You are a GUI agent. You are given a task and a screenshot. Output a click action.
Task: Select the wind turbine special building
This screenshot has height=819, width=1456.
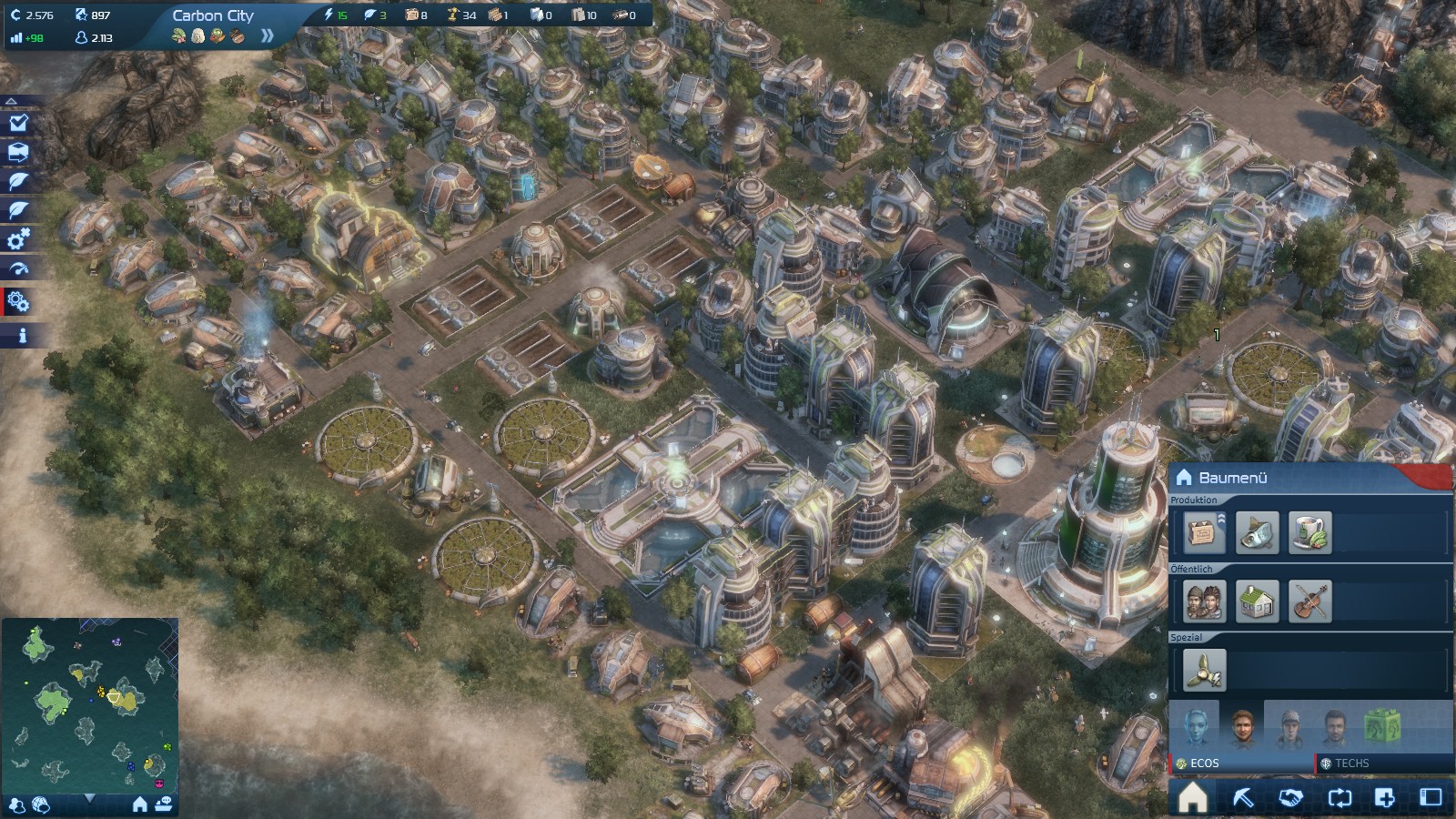pos(1204,671)
